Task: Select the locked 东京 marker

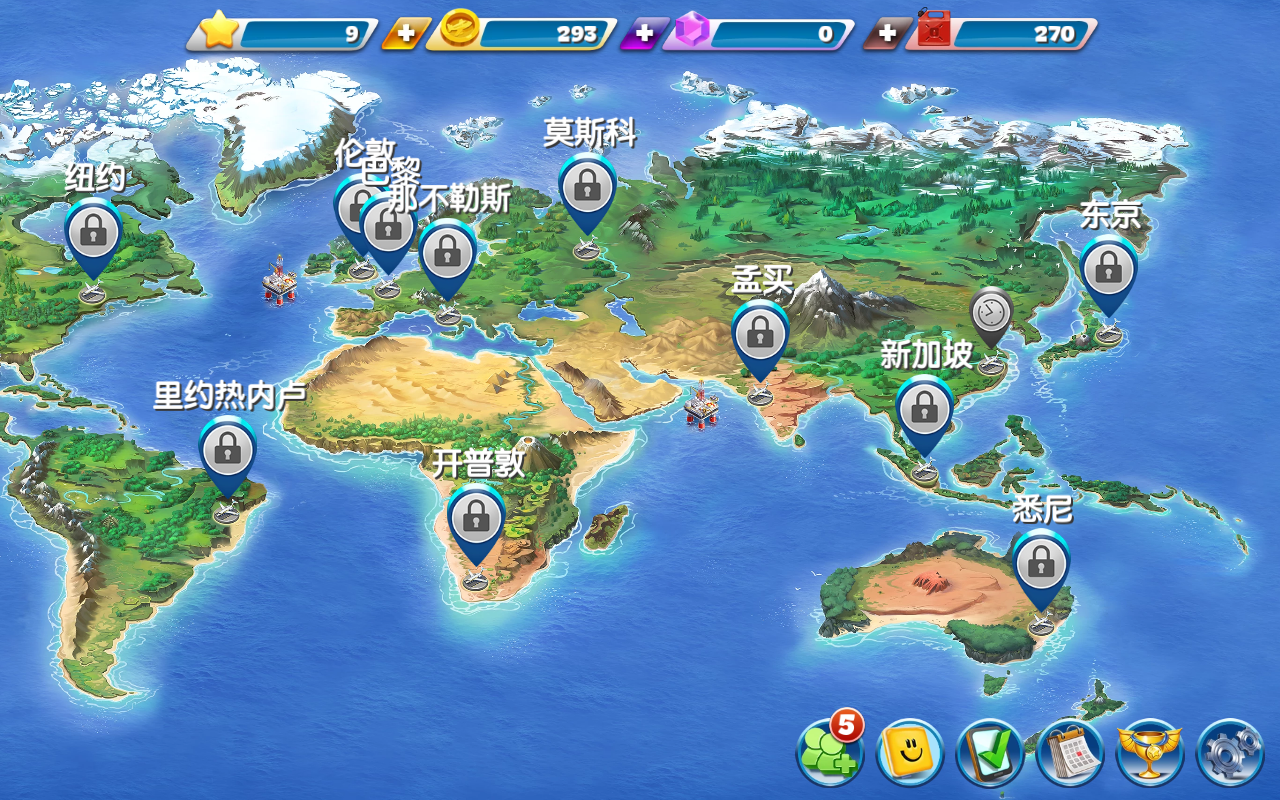Action: tap(1108, 268)
